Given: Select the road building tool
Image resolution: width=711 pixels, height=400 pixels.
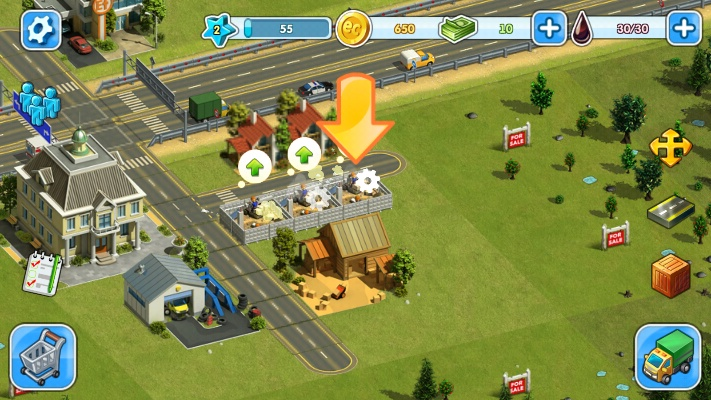Looking at the screenshot, I should pos(670,210).
